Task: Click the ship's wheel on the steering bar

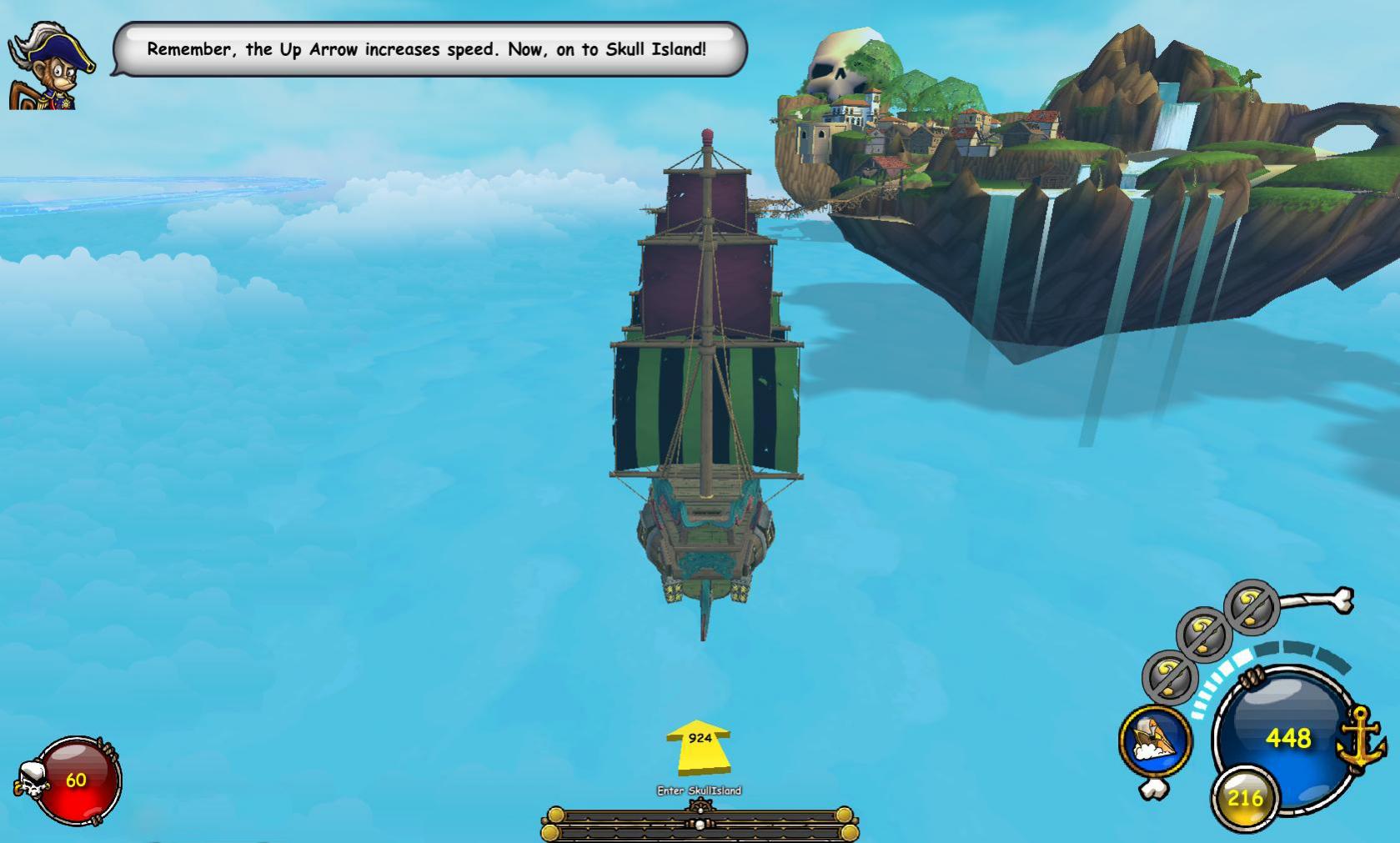Action: pyautogui.click(x=700, y=807)
